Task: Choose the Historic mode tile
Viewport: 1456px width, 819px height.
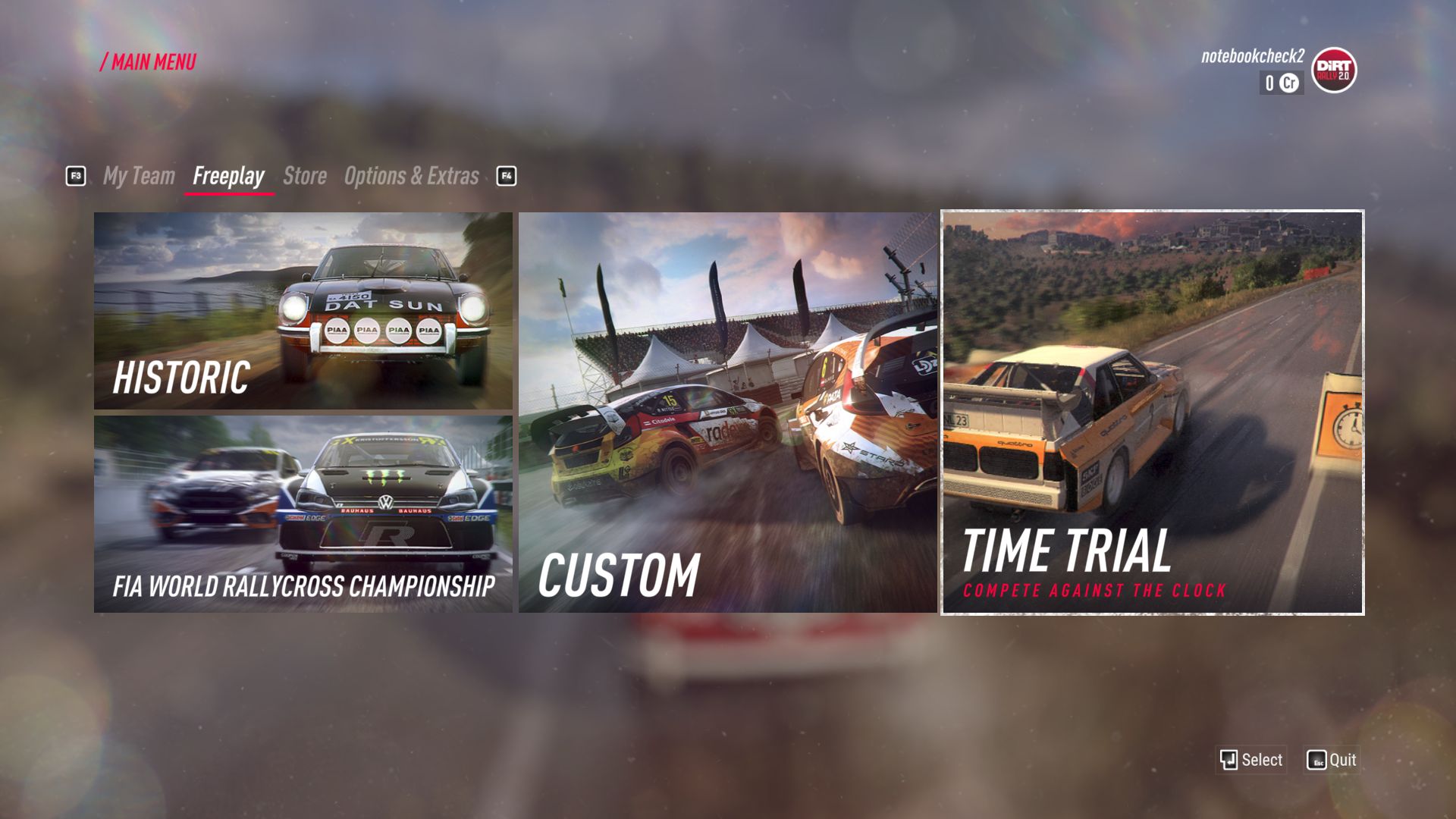Action: point(303,311)
